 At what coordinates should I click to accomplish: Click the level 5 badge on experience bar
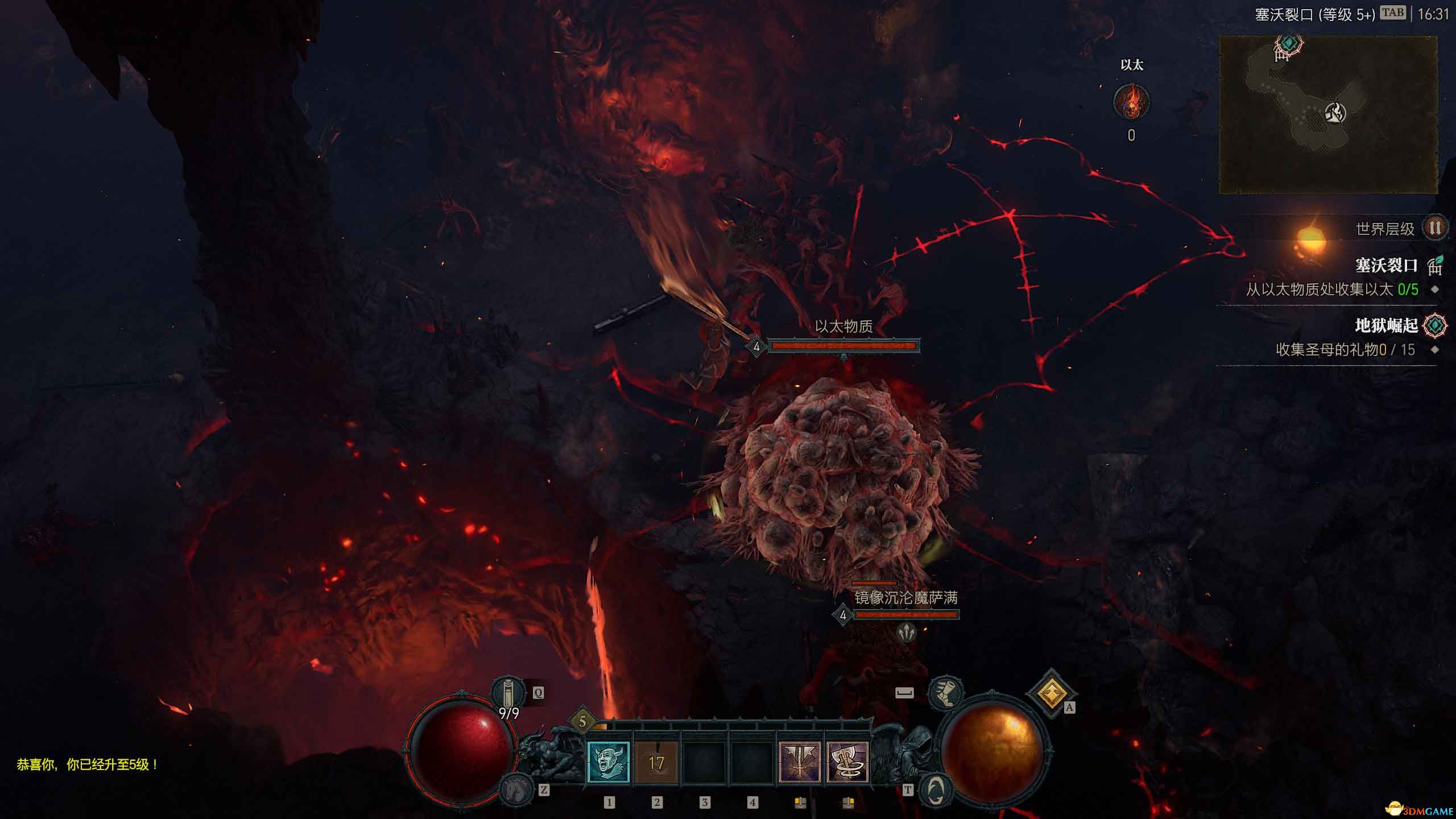[x=582, y=722]
